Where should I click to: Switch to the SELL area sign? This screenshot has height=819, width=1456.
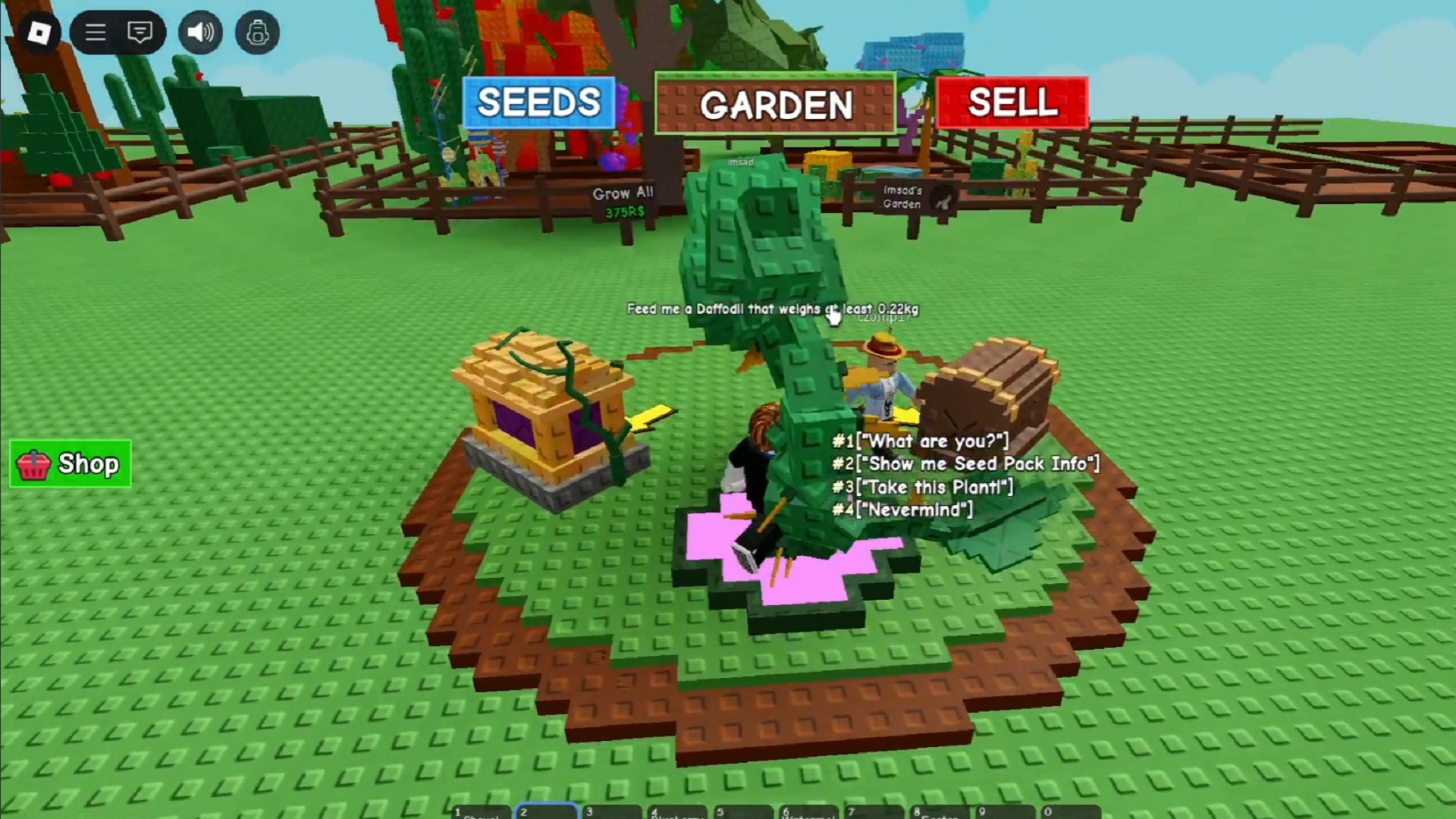1012,102
